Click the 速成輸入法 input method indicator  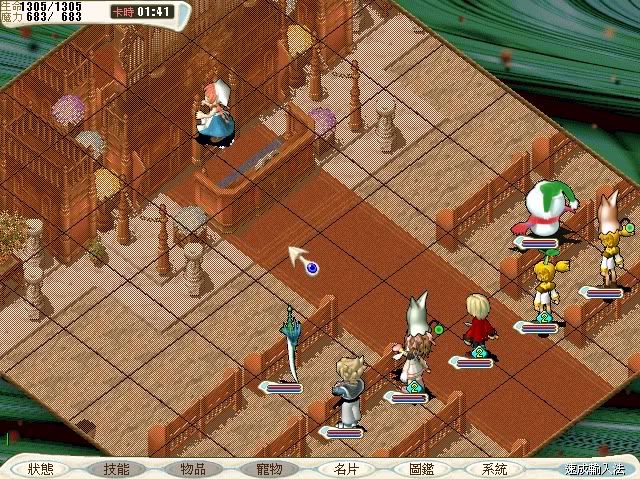(593, 468)
